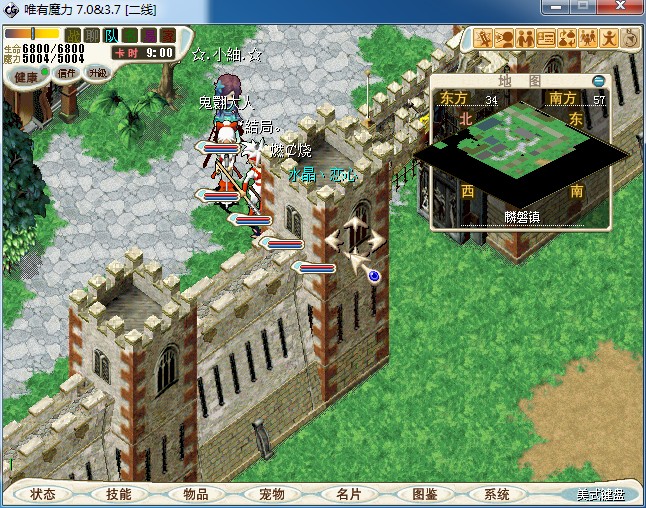Click the 美式键盘 input method indicator
Viewport: 646px width, 508px height.
point(599,495)
